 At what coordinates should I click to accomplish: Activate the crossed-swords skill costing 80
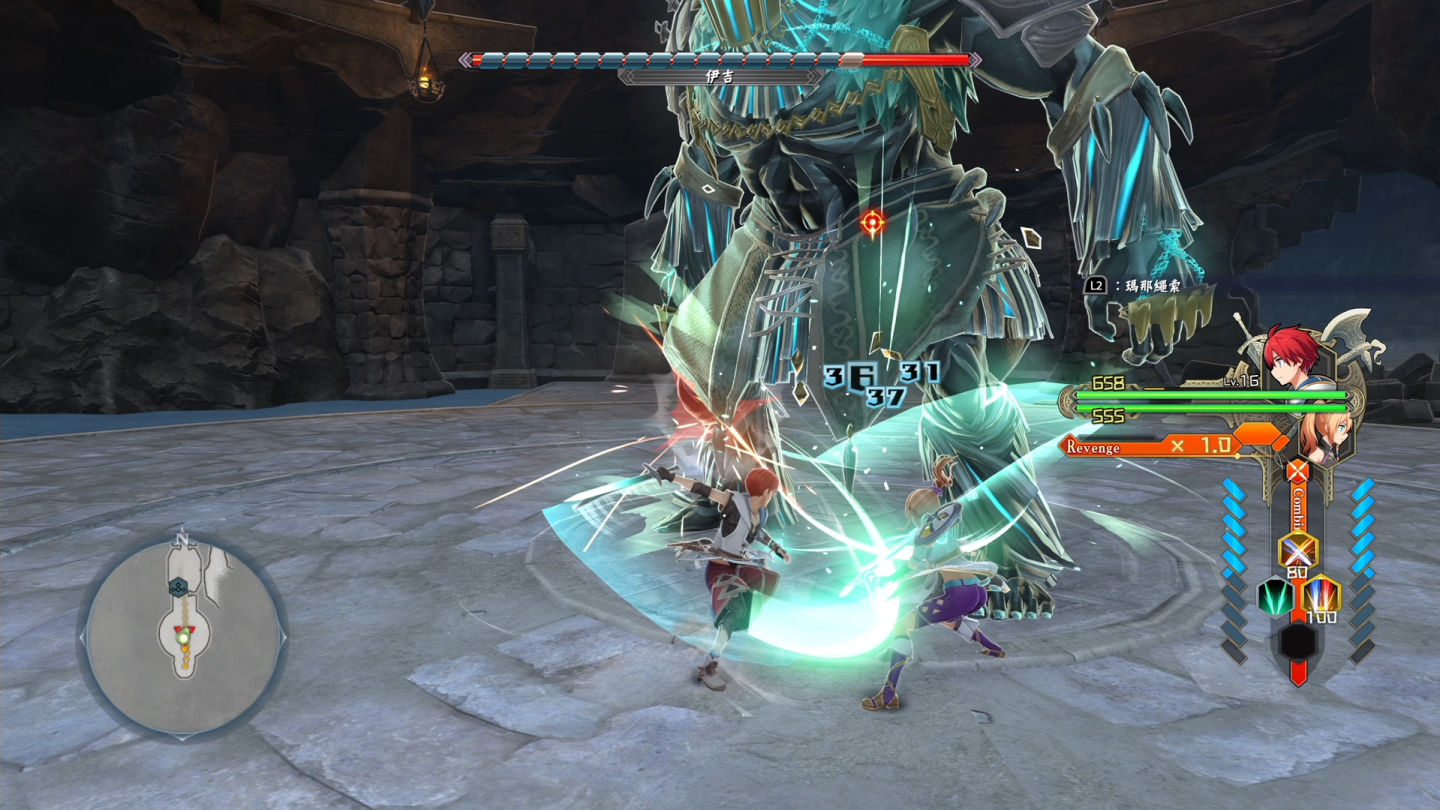point(1298,550)
